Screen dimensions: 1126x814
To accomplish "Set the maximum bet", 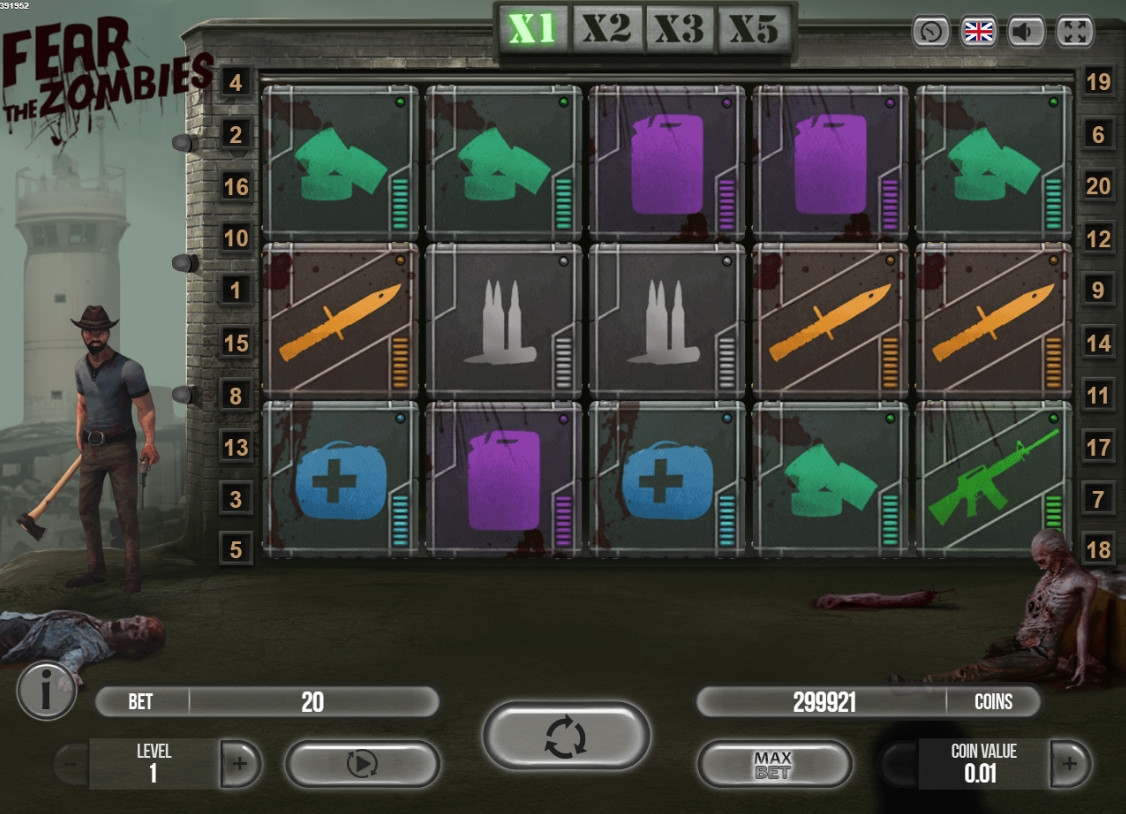I will click(x=773, y=765).
